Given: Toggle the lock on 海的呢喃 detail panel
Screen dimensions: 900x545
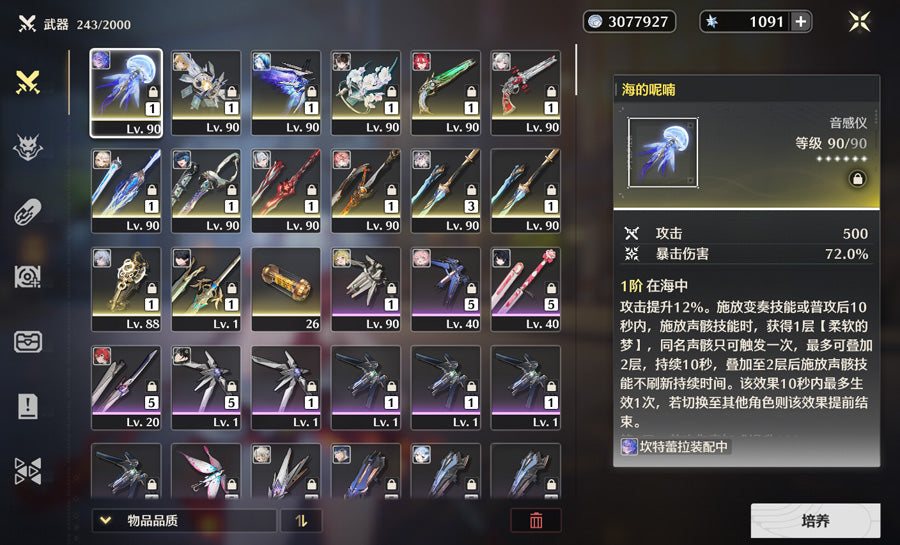Looking at the screenshot, I should click(x=857, y=179).
